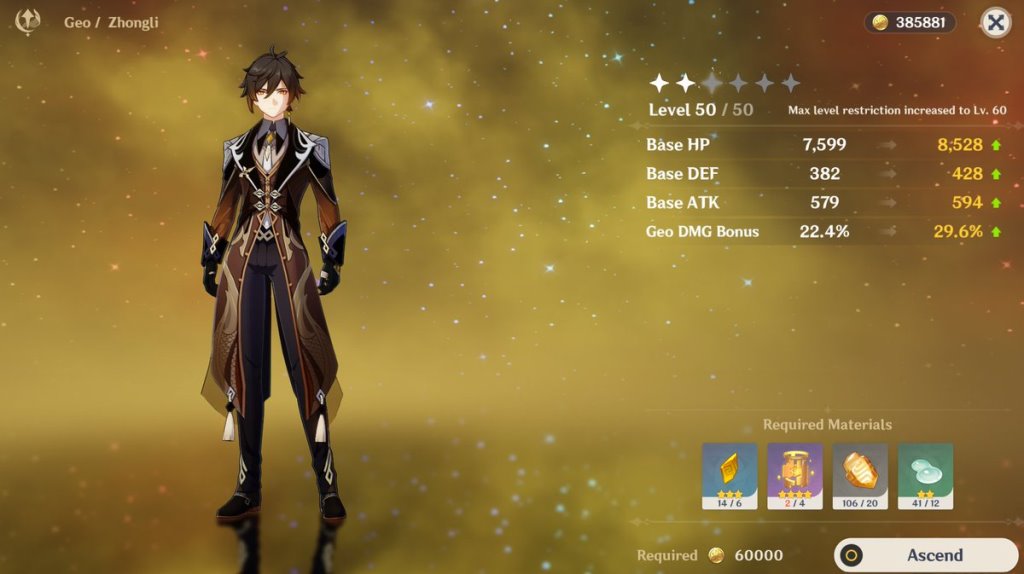Click the Mora balance counter
The image size is (1024, 574).
[910, 22]
